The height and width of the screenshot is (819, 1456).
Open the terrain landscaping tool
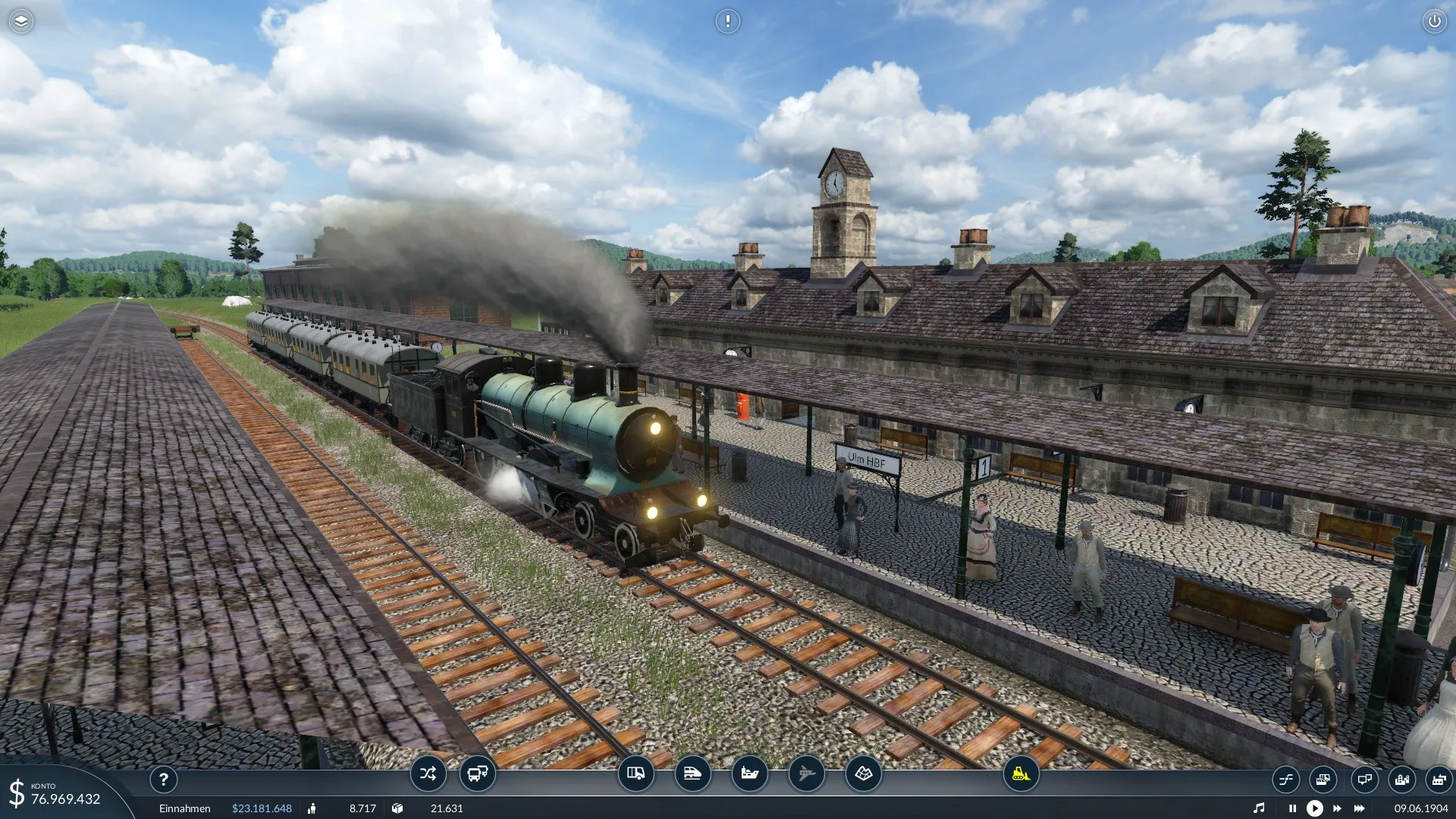pyautogui.click(x=863, y=774)
